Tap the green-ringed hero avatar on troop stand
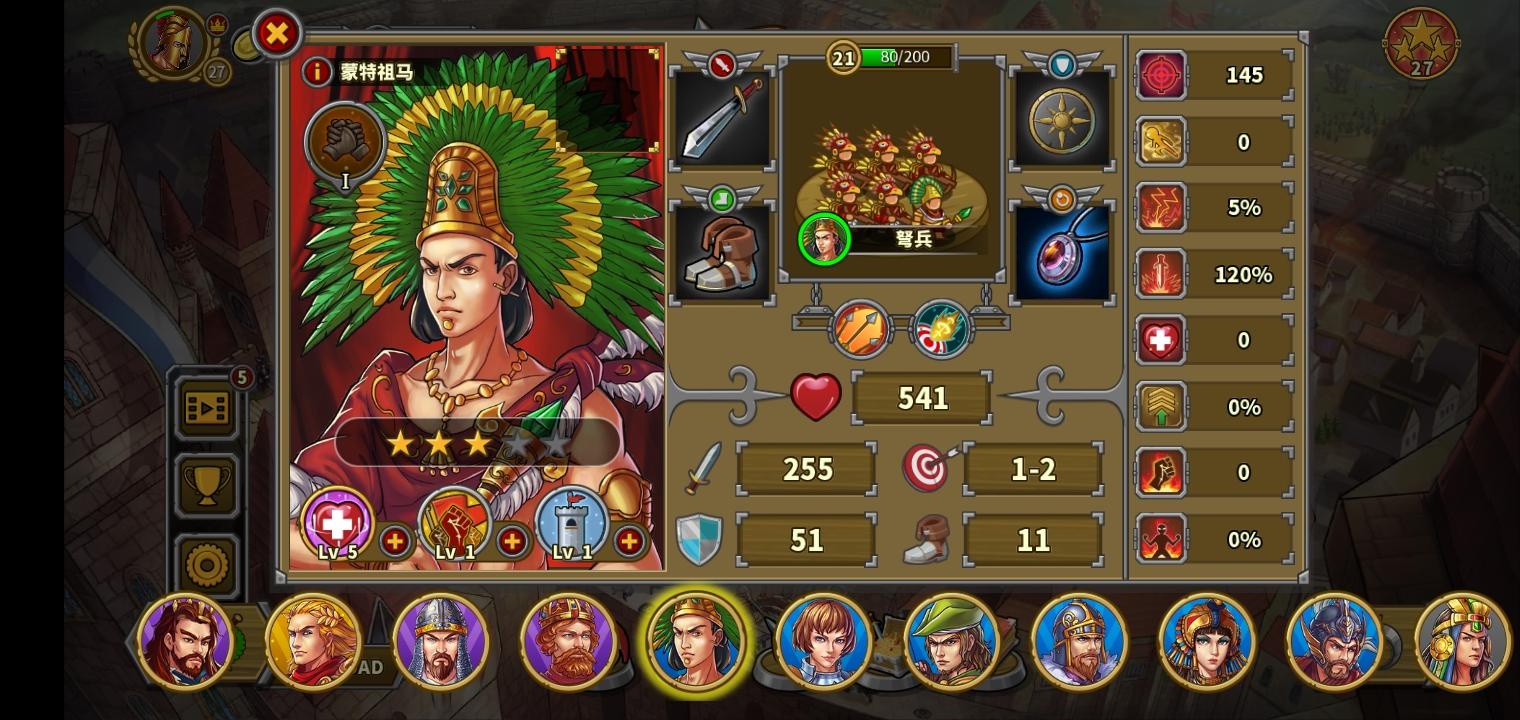The image size is (1520, 720). 823,239
